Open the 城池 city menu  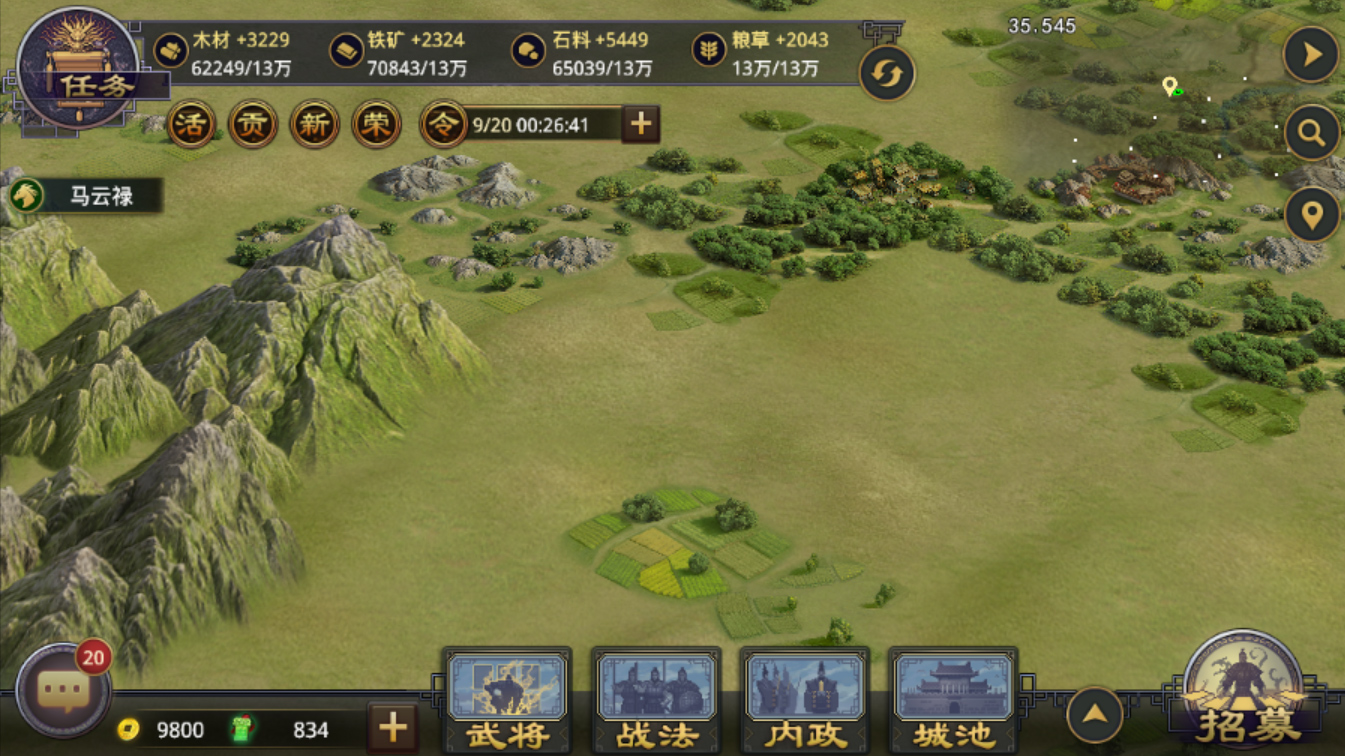(x=953, y=700)
